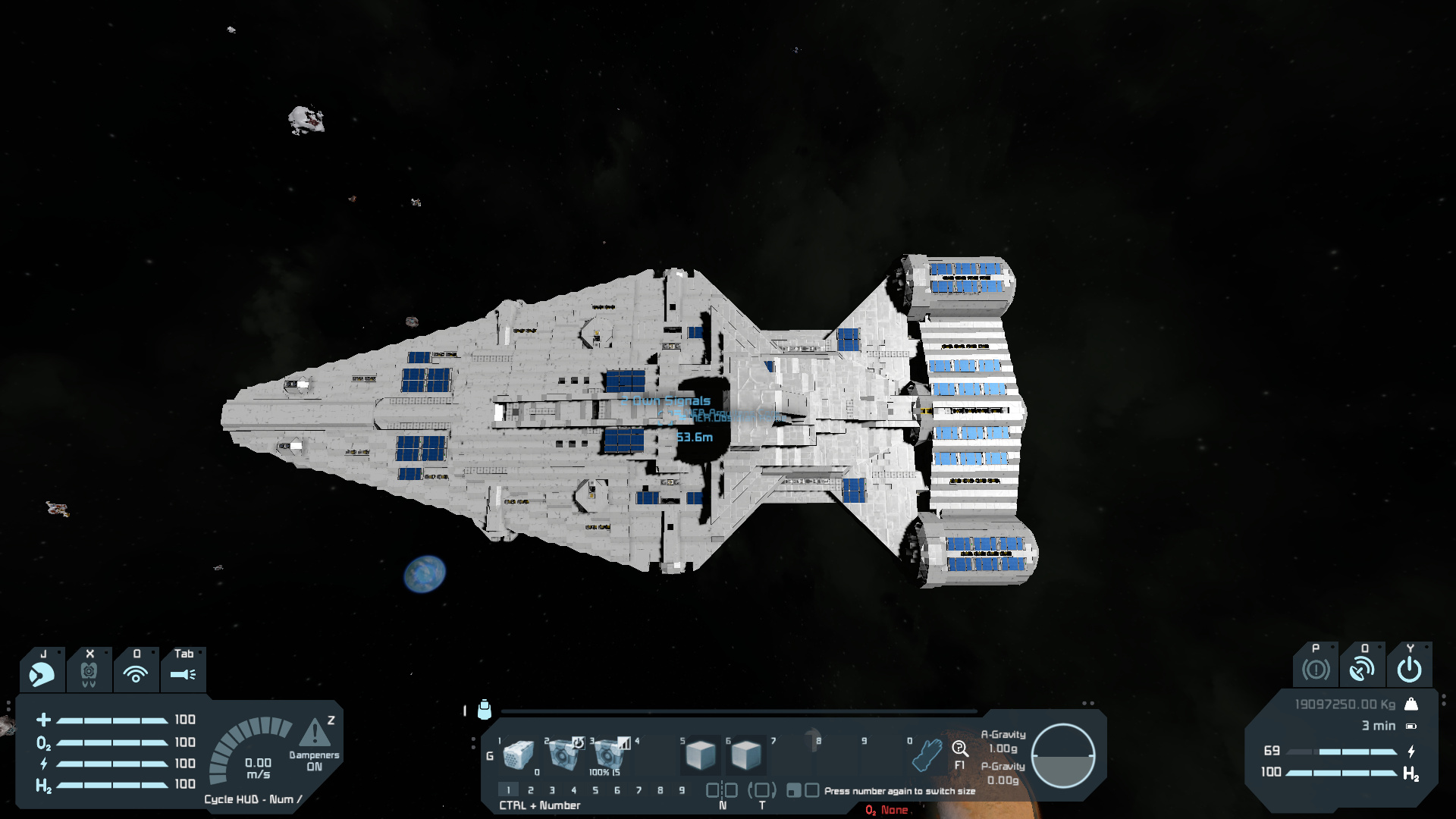Toggle the Dampeners warning triangle indicator
The image size is (1456, 819).
pyautogui.click(x=314, y=733)
